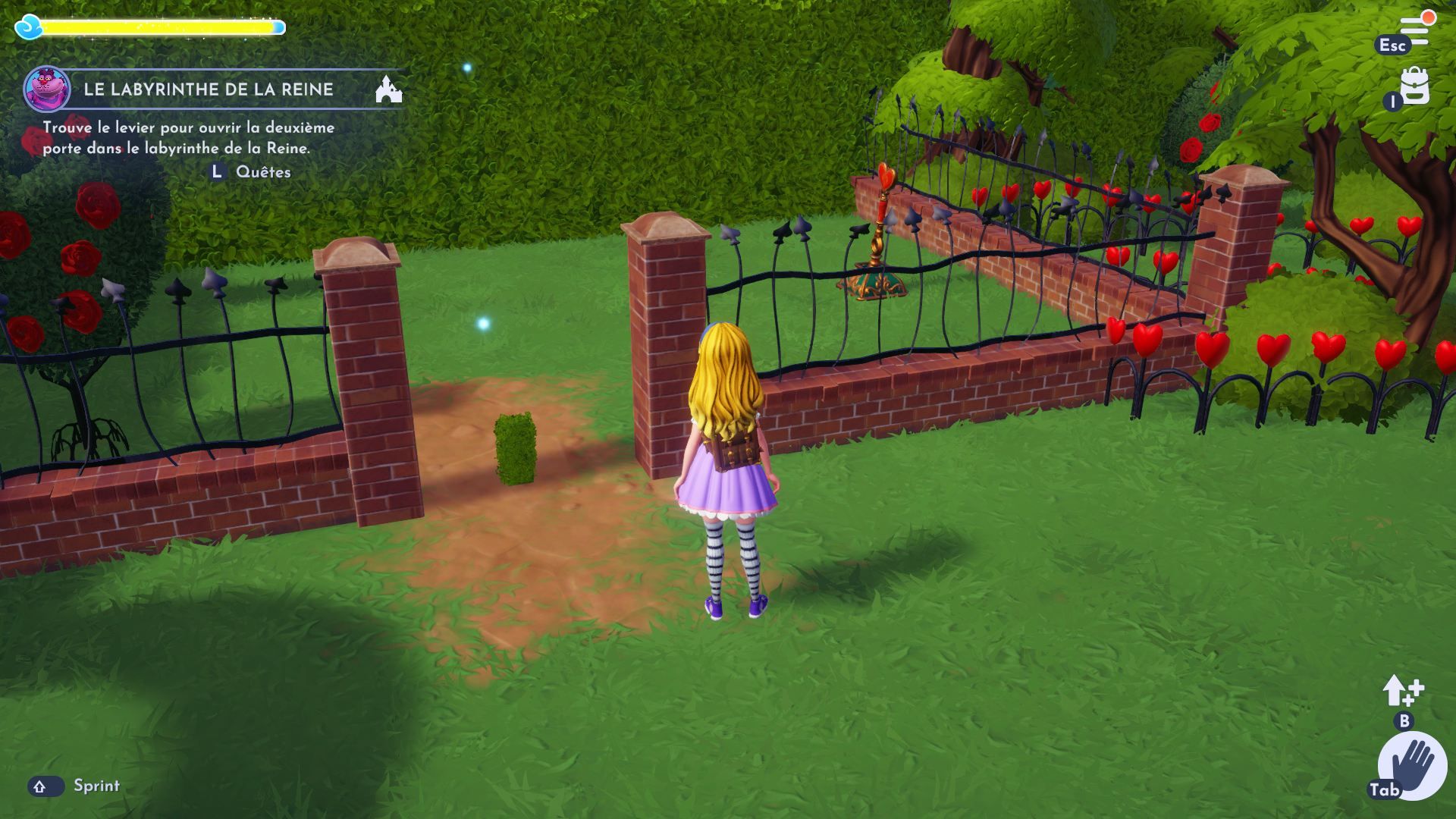This screenshot has width=1456, height=819.
Task: Click the yellow energy progress bar
Action: 159,25
